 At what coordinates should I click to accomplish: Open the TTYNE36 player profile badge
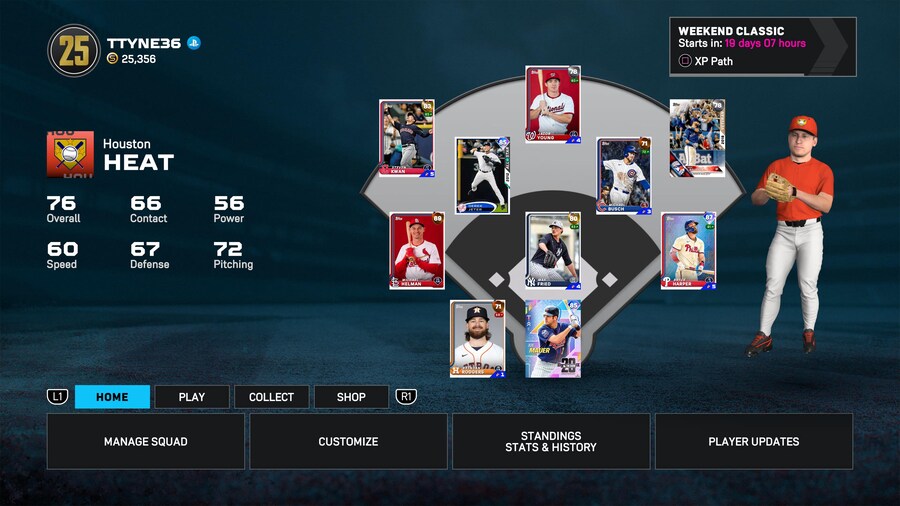(x=74, y=51)
